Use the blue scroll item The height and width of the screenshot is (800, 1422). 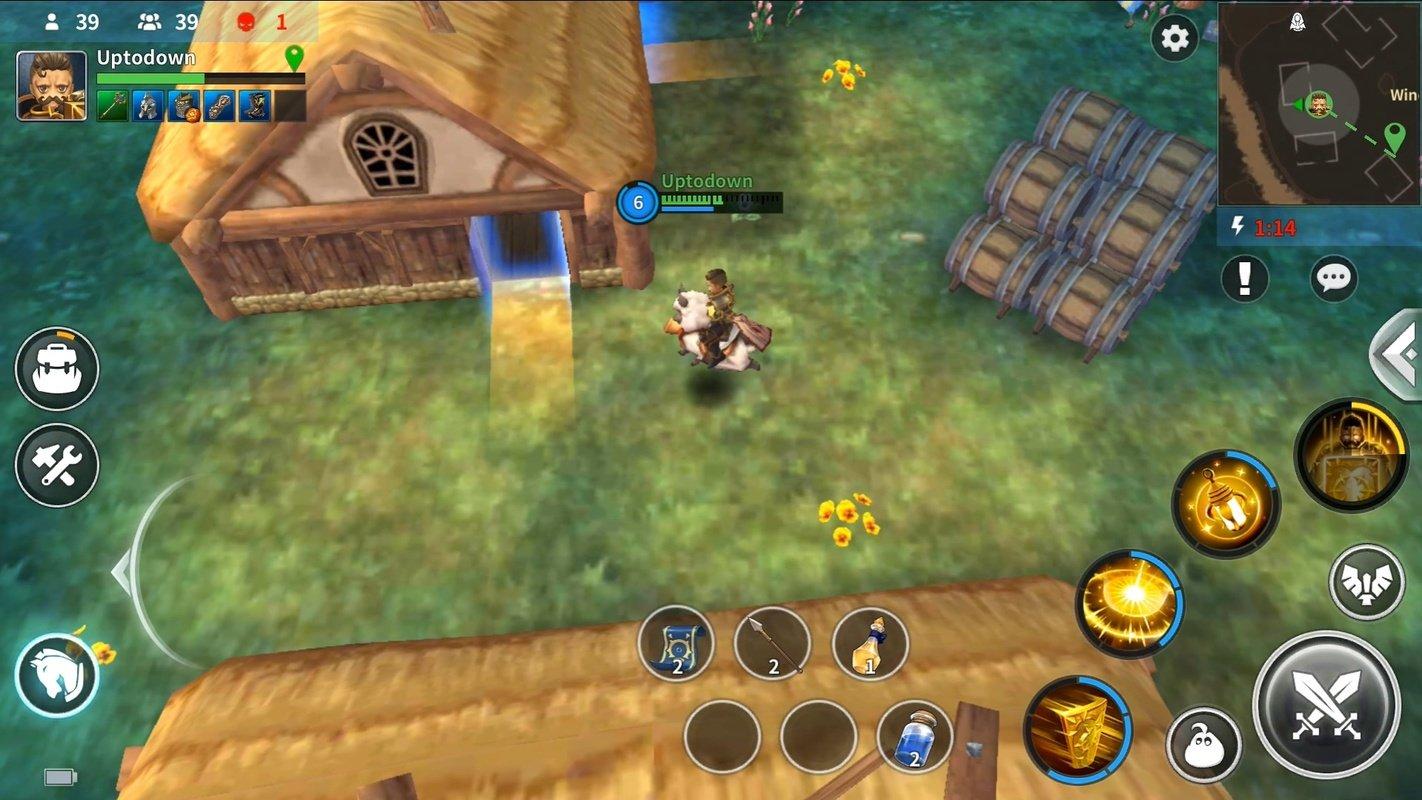coord(676,643)
